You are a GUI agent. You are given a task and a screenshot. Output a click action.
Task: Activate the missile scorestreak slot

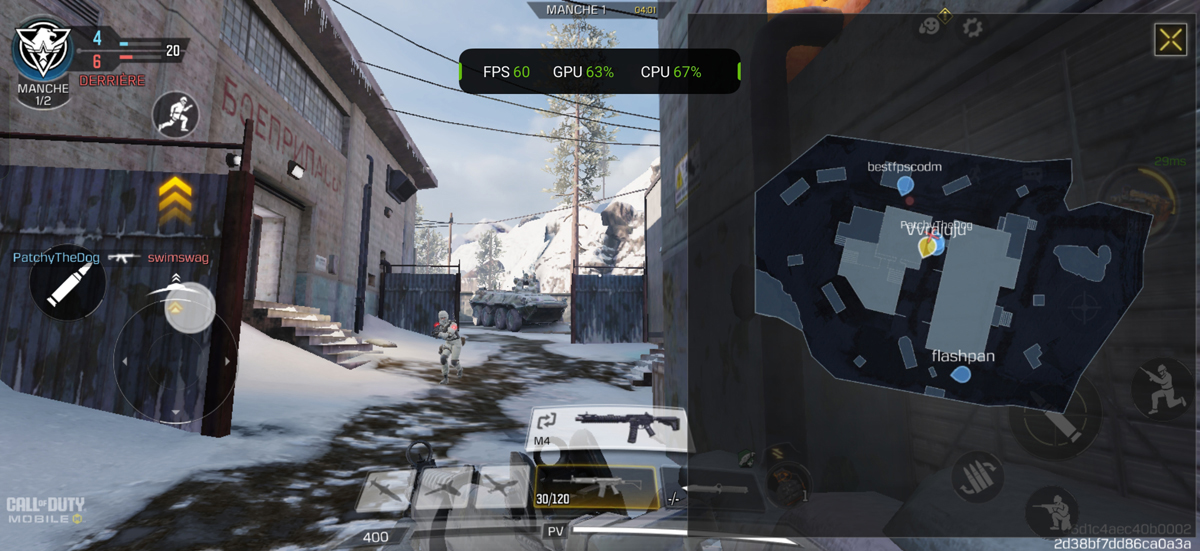coord(383,489)
